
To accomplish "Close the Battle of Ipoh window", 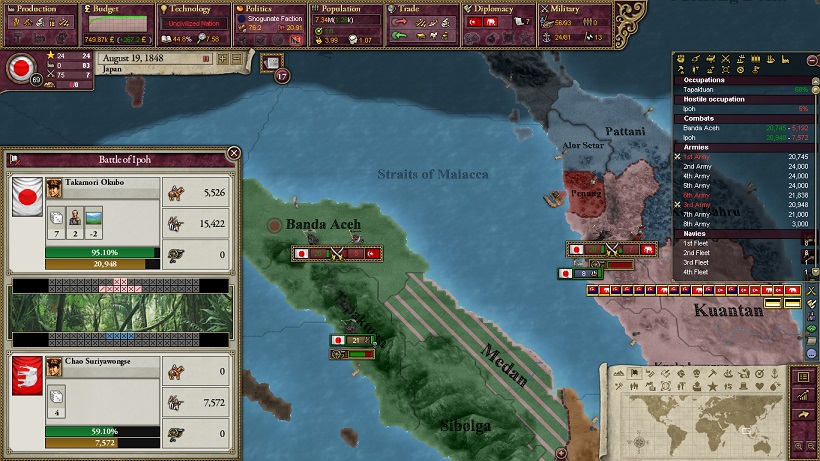I will tap(234, 153).
